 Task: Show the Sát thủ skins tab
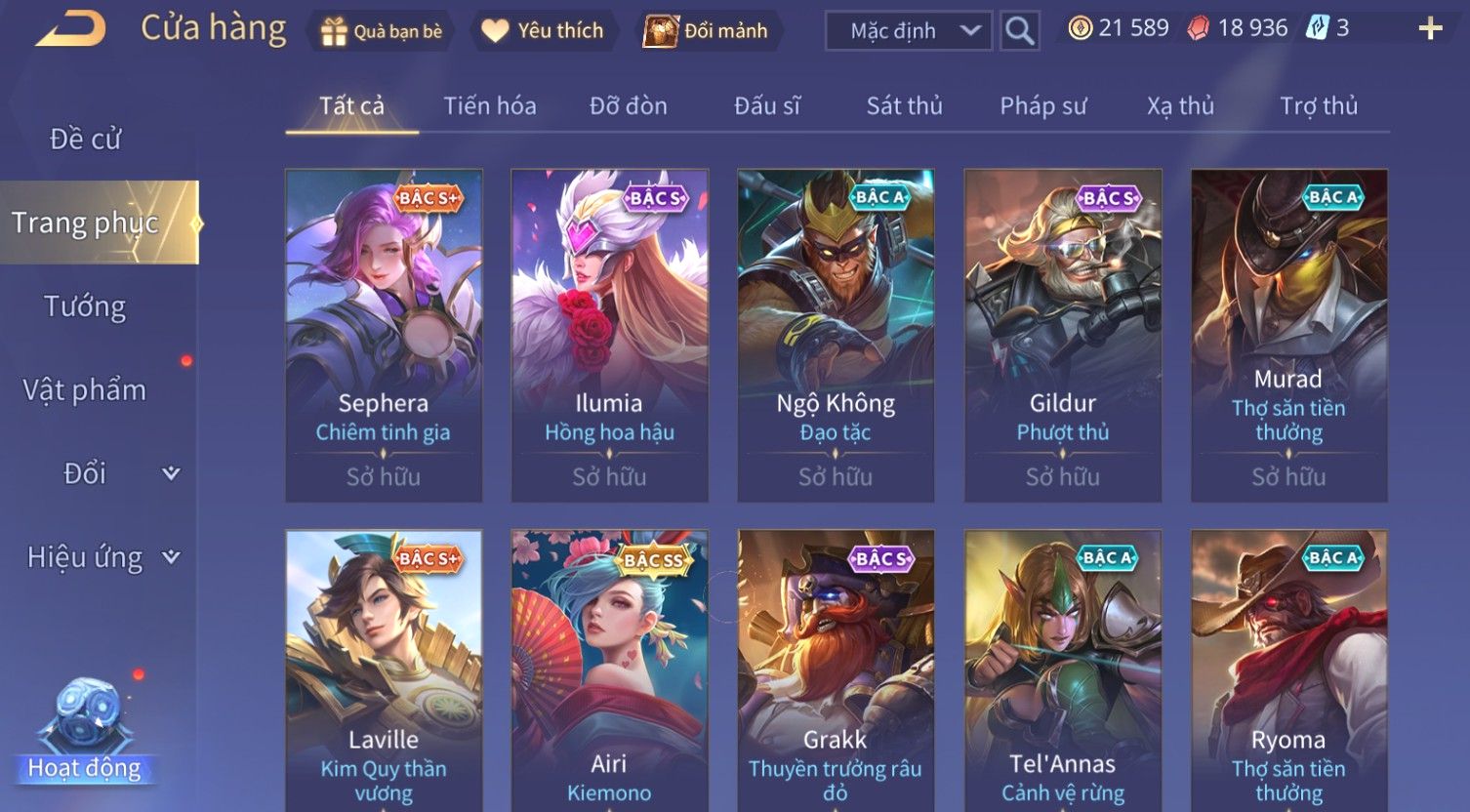tap(904, 105)
